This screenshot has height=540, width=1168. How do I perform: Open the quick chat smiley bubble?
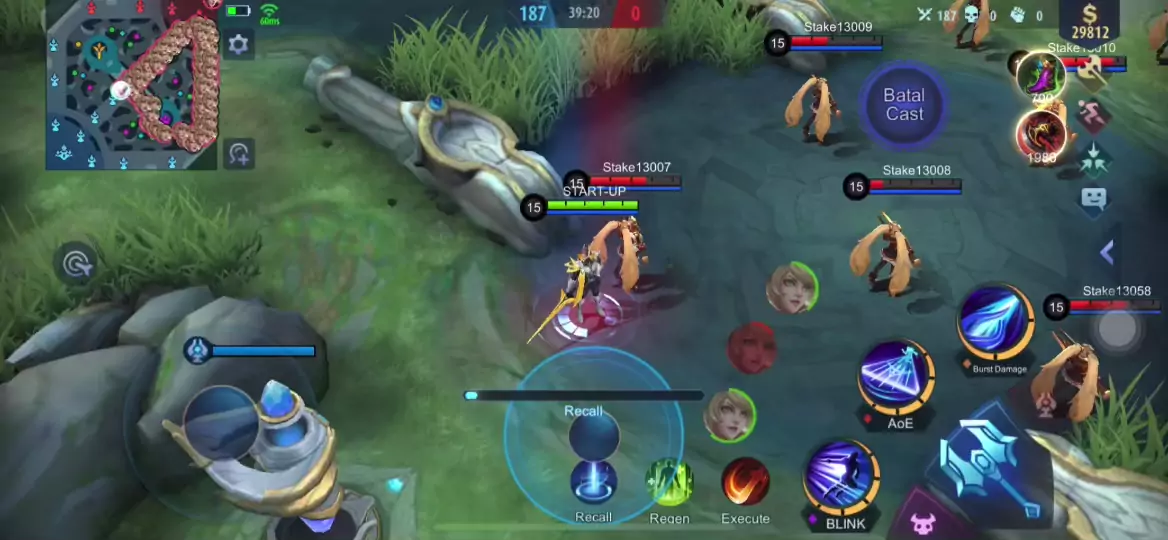1094,198
